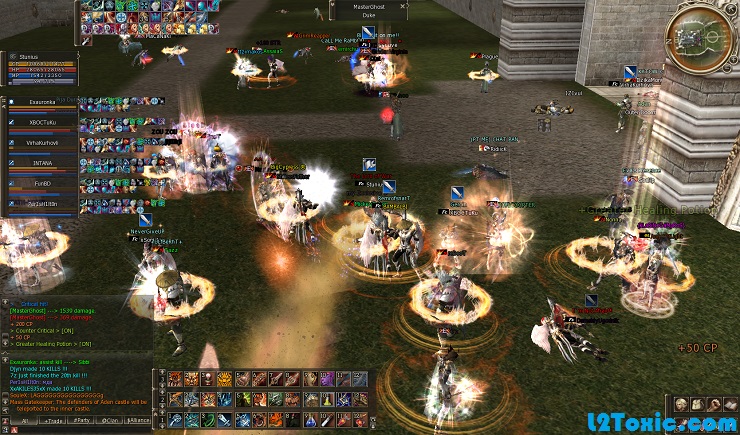Viewport: 740px width, 435px height.
Task: Select the MasterGhost target window
Action: (368, 10)
